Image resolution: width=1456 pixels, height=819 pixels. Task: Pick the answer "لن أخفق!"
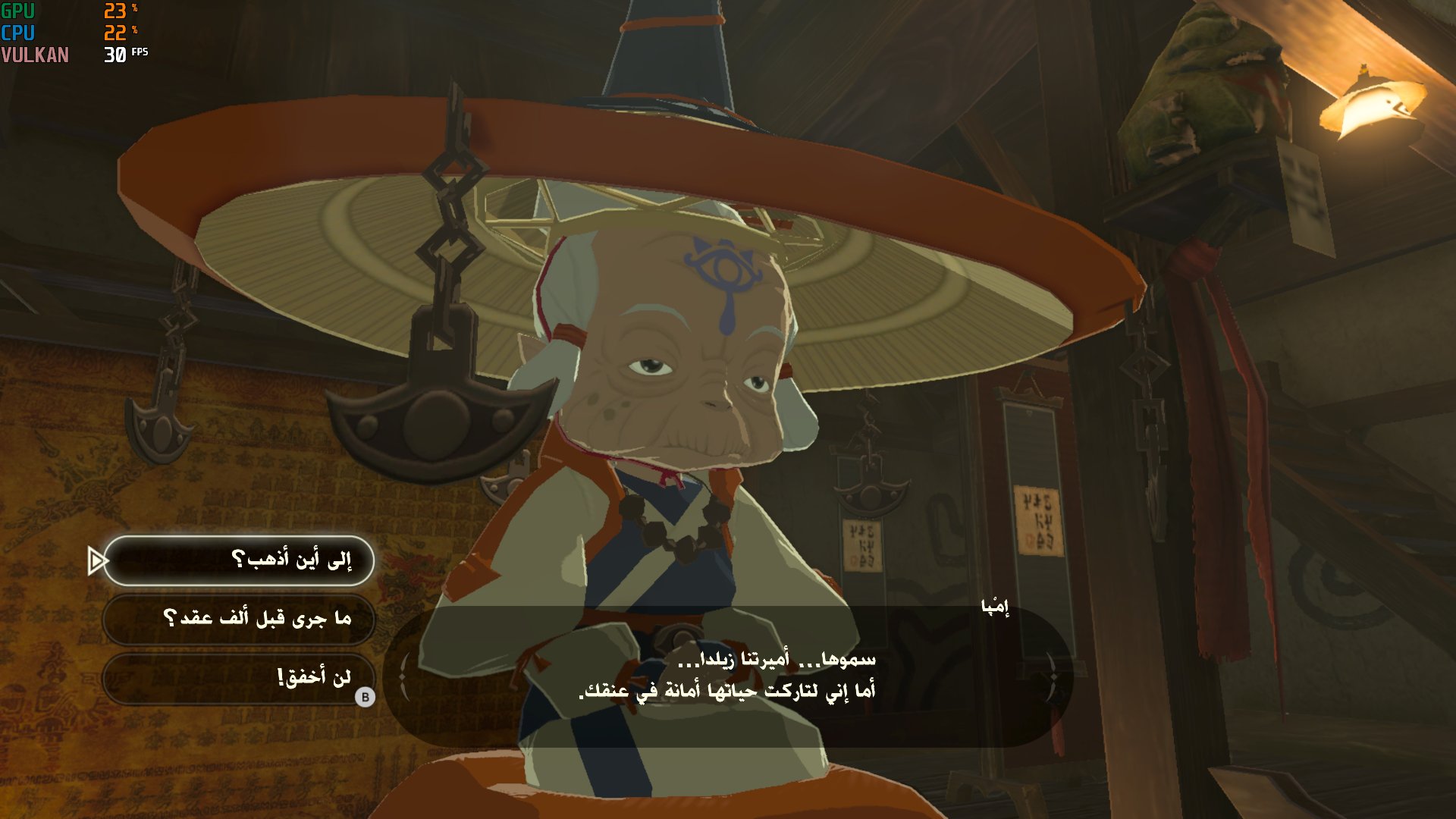tap(239, 677)
